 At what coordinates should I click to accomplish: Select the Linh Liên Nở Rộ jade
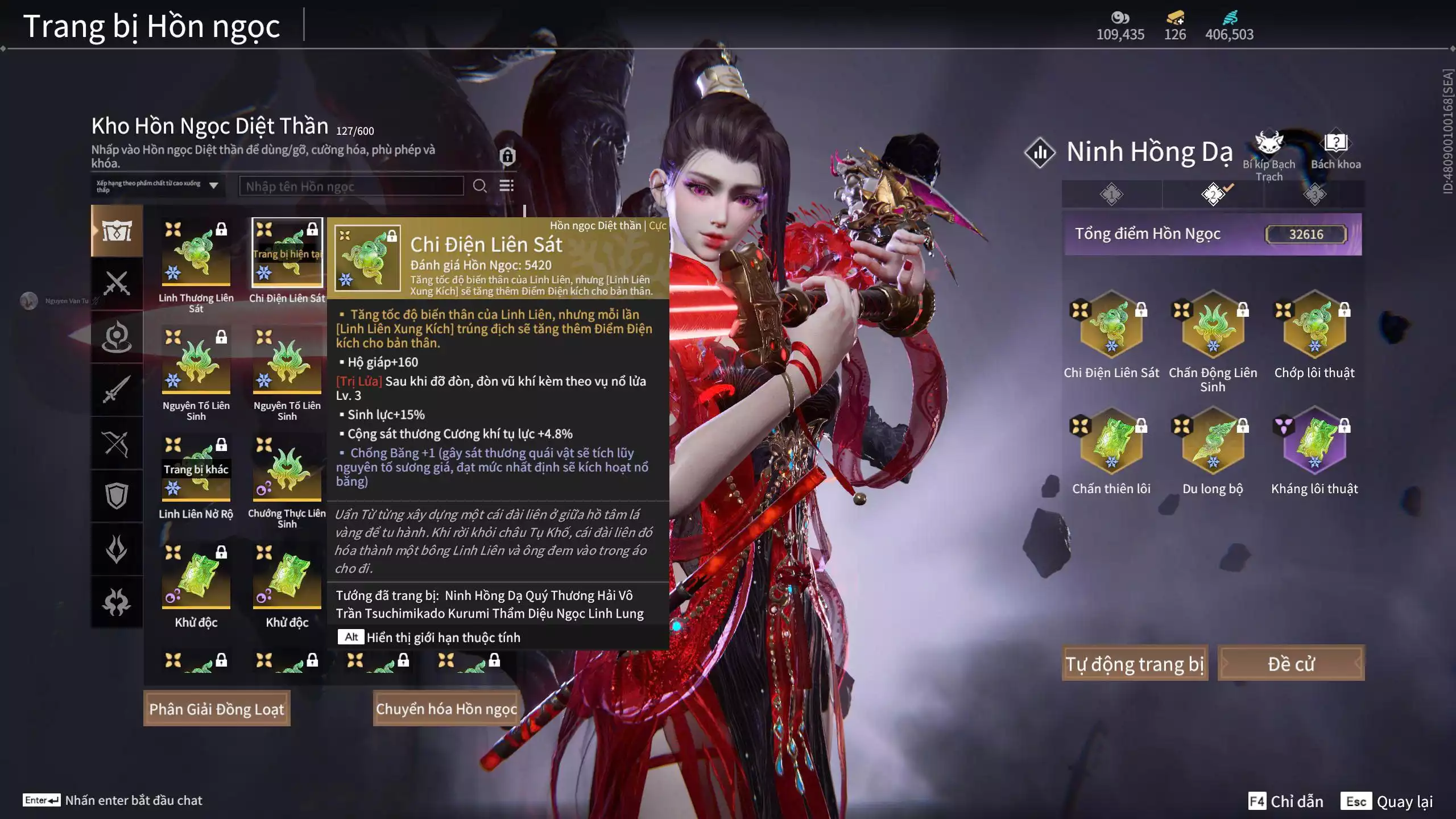tap(196, 469)
